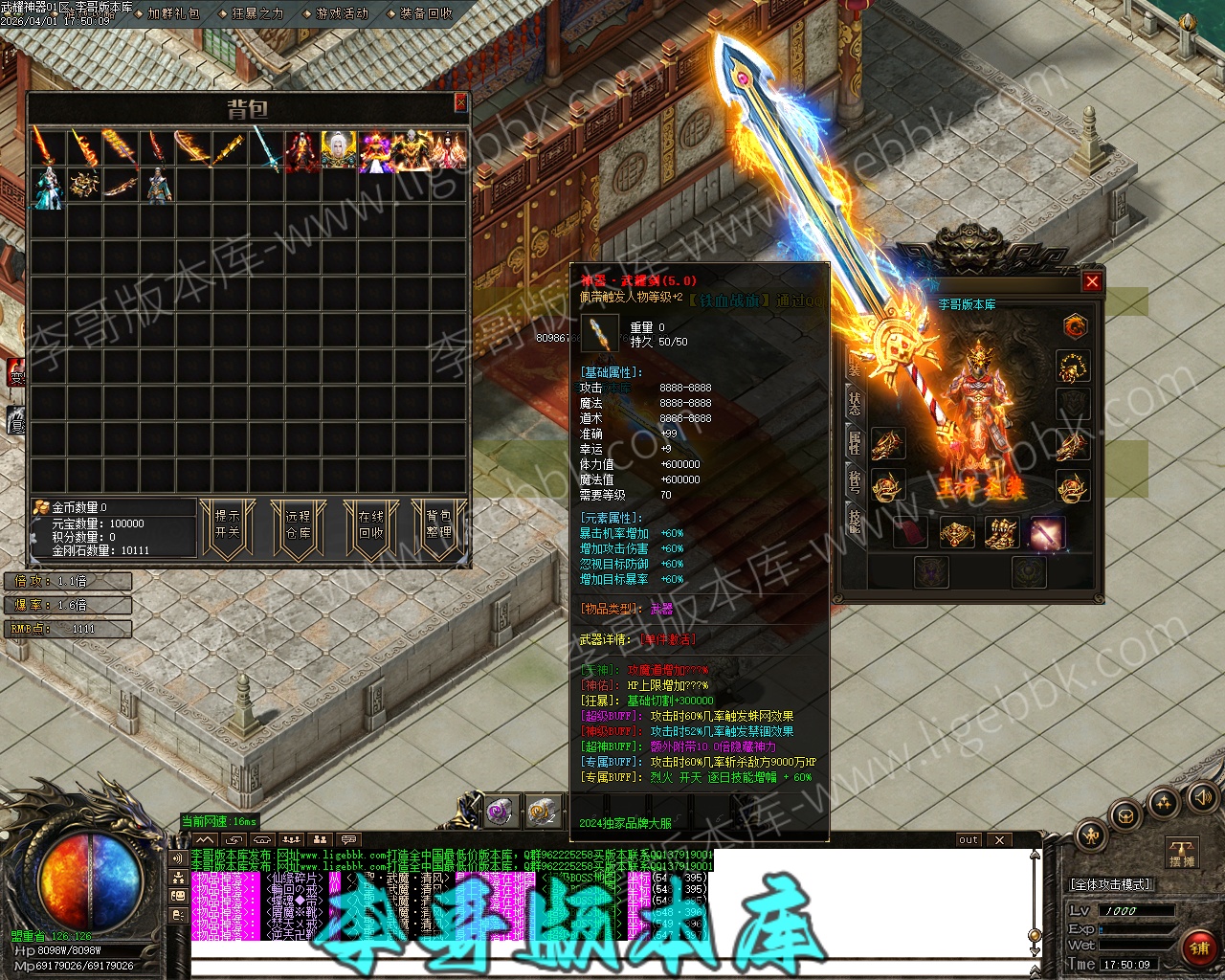Open the 装备回收 menu

click(x=426, y=13)
